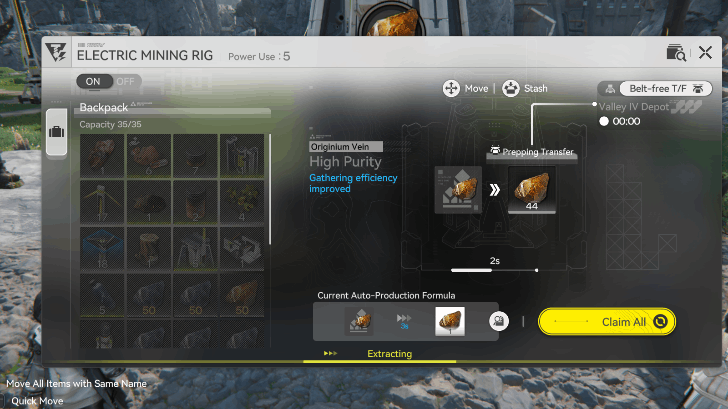Pick the blue item stack of 18

(102, 249)
